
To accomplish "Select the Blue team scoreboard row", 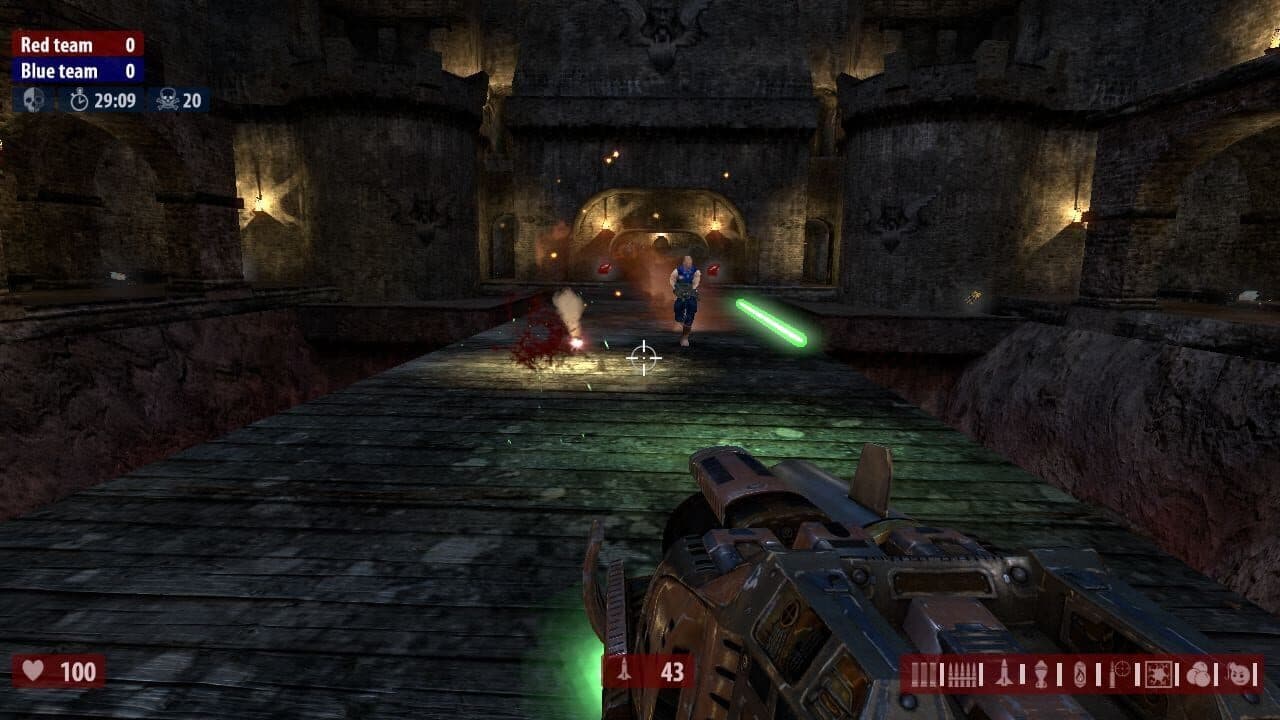I will tap(75, 71).
